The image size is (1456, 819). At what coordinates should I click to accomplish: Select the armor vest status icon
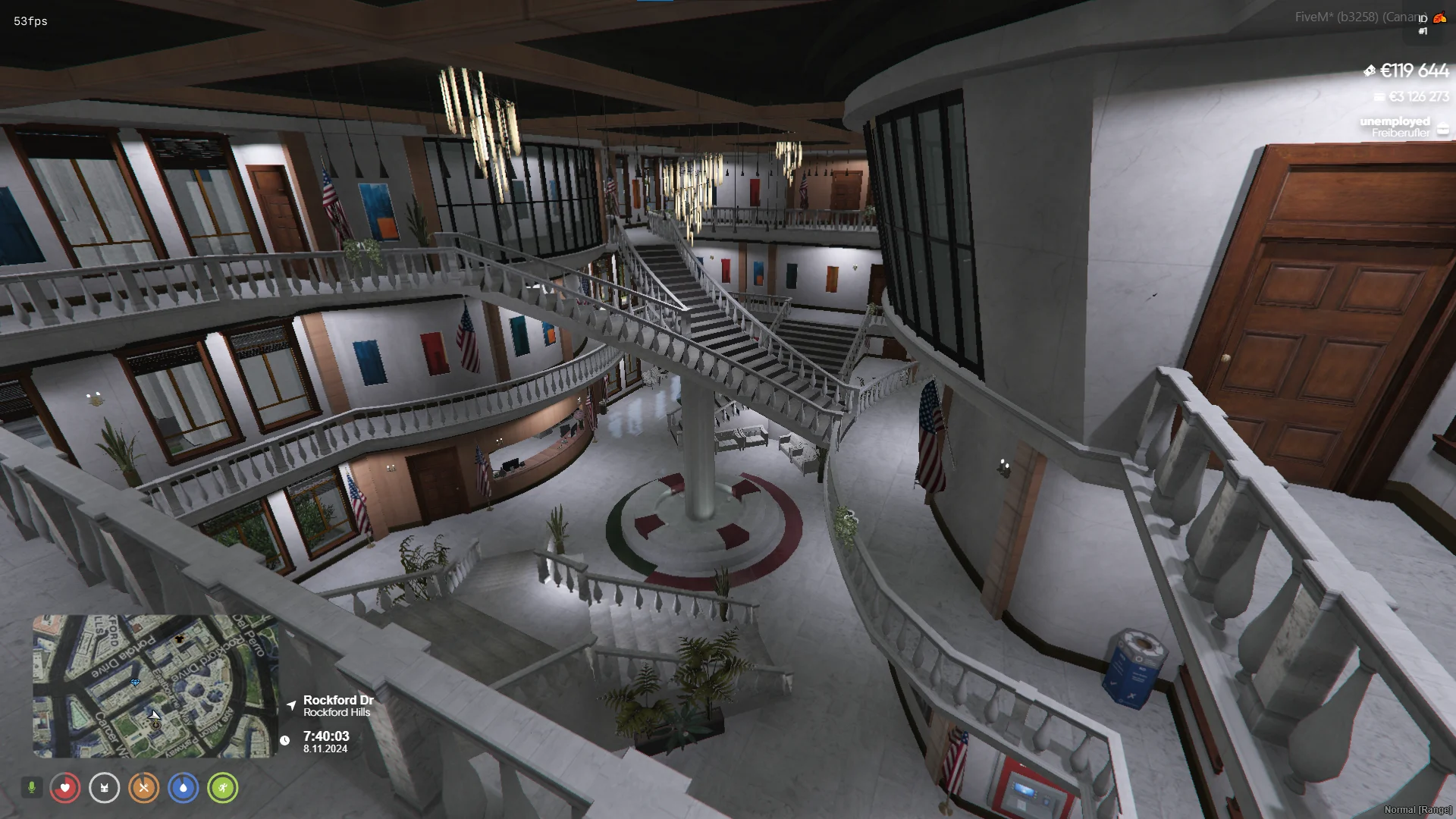tap(105, 788)
